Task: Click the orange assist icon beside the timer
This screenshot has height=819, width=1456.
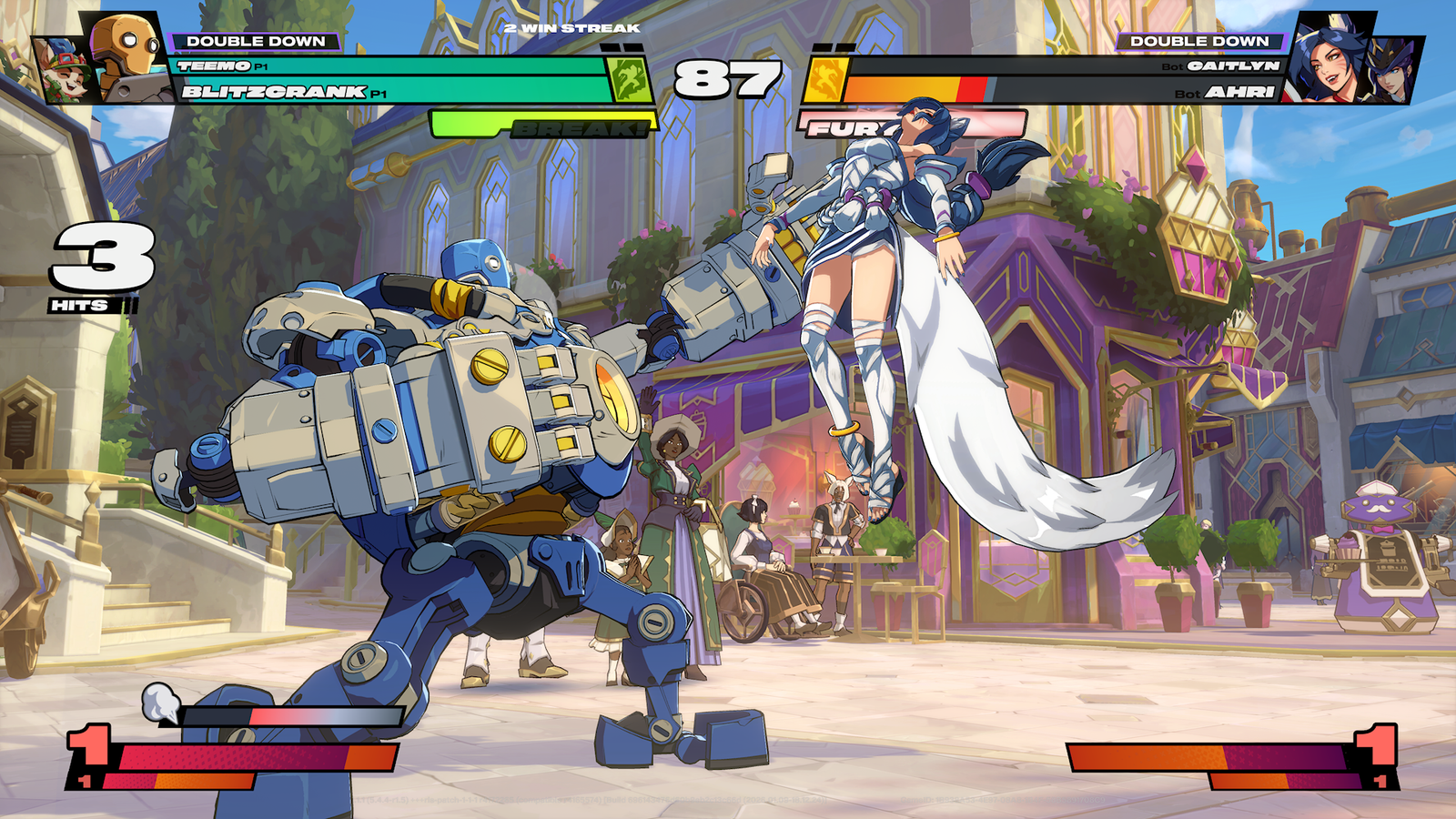Action: [824, 79]
